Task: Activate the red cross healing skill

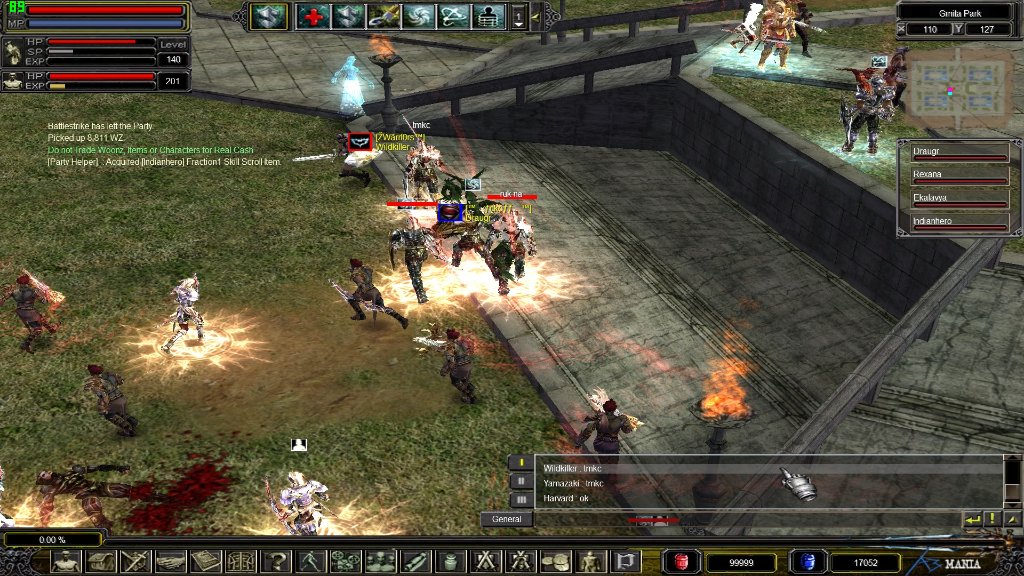Action: [313, 16]
